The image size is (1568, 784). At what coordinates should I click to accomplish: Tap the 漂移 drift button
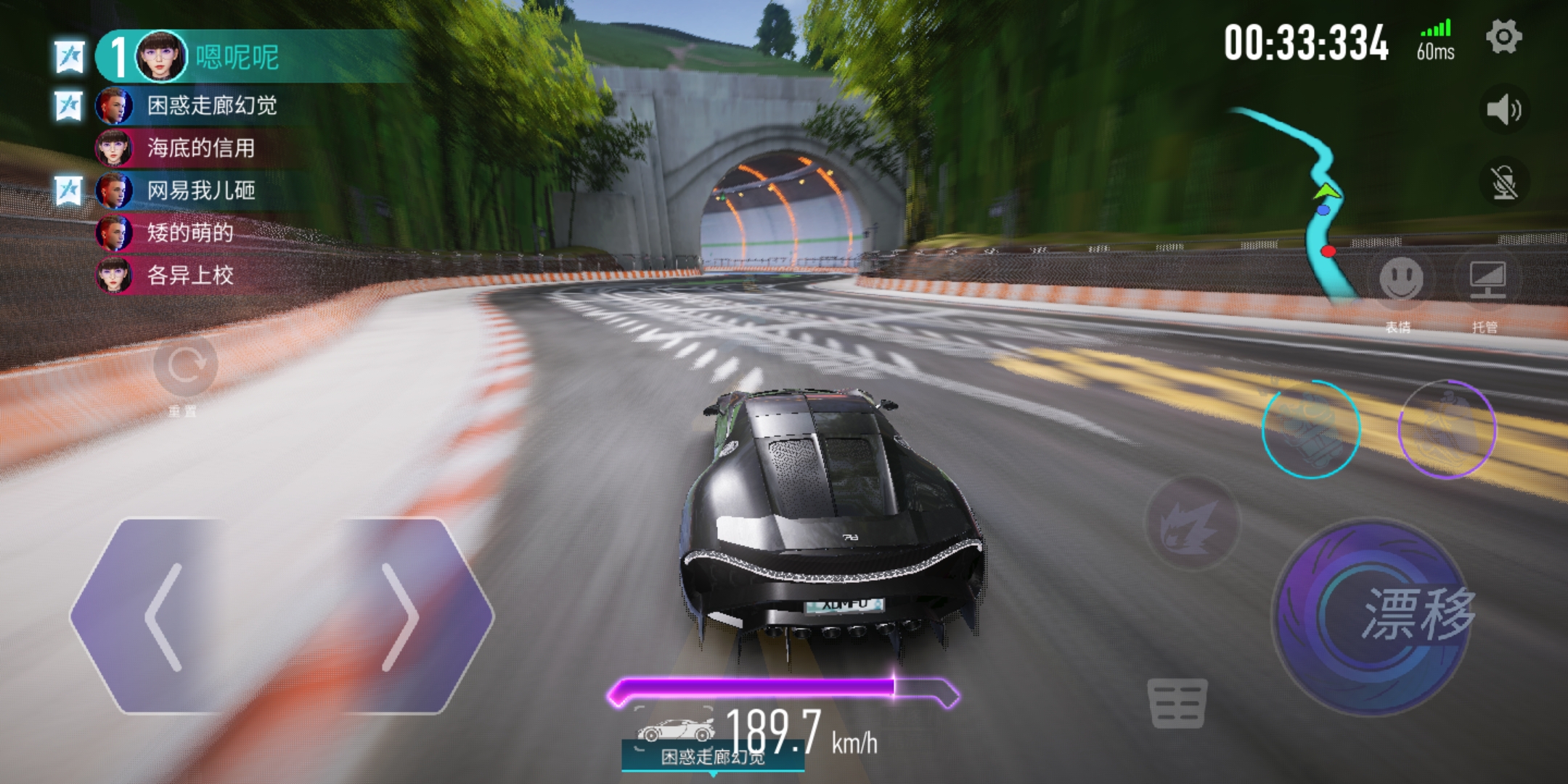[1372, 616]
